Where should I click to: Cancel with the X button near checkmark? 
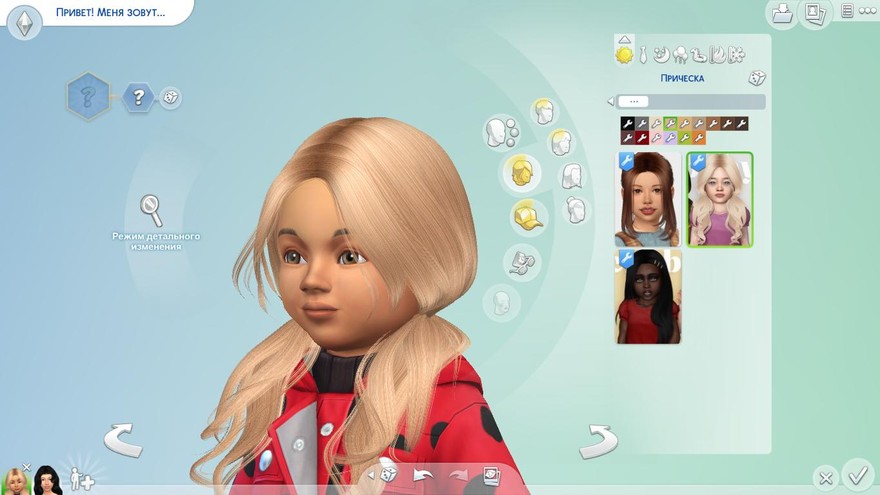click(x=824, y=478)
